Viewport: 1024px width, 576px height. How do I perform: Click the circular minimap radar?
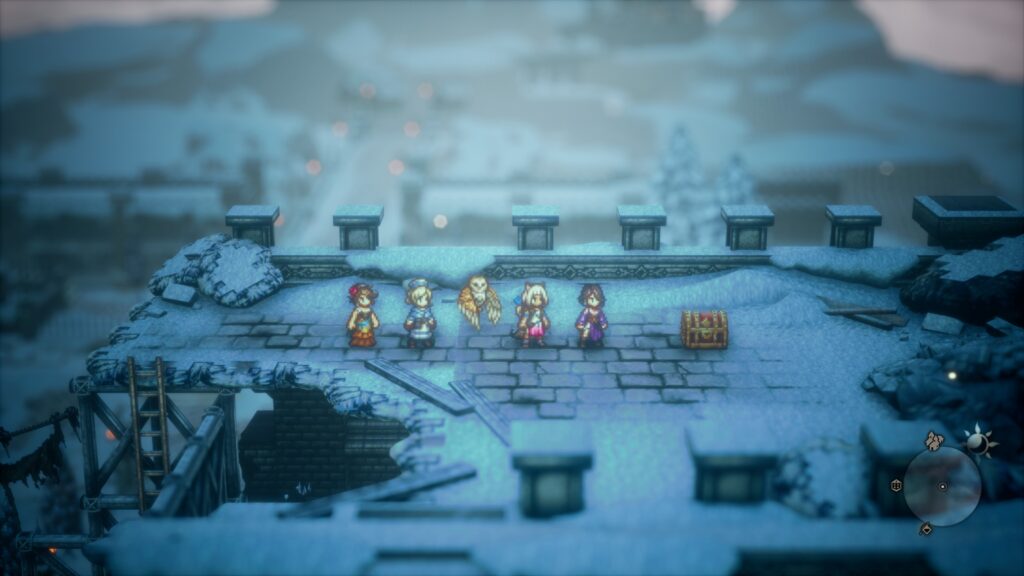click(x=942, y=486)
